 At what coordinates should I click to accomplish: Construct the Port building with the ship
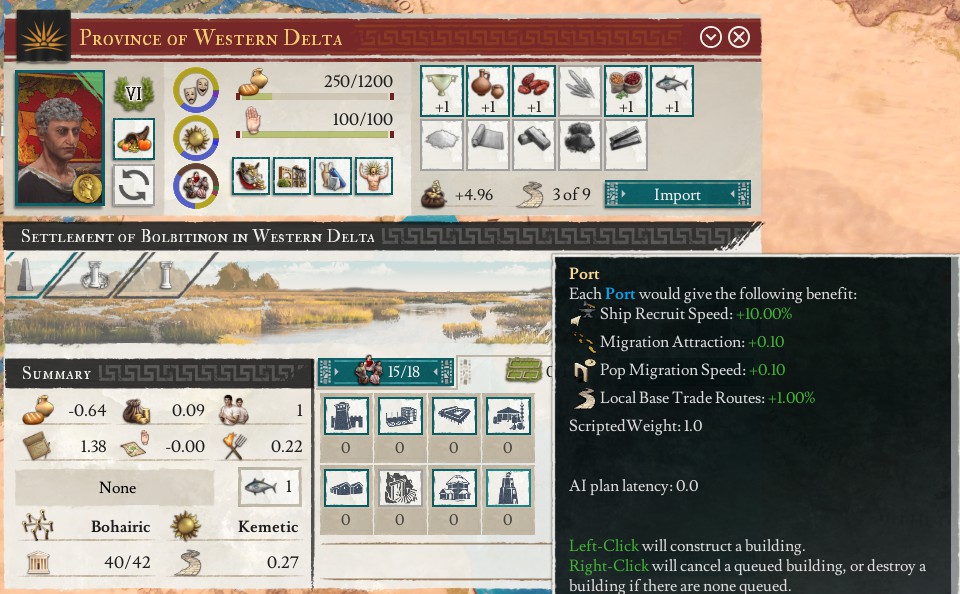click(400, 416)
